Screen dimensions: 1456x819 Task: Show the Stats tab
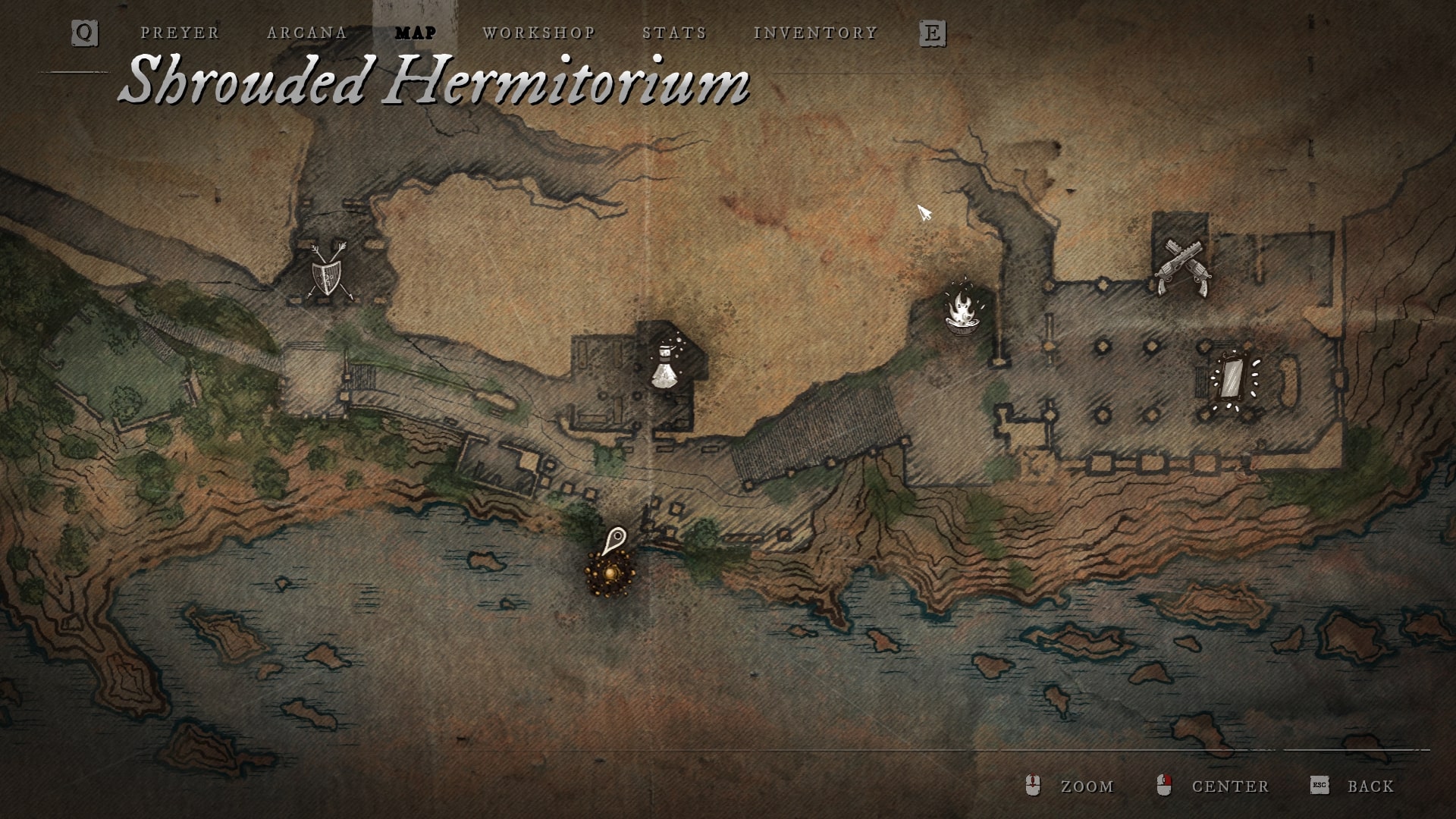674,33
